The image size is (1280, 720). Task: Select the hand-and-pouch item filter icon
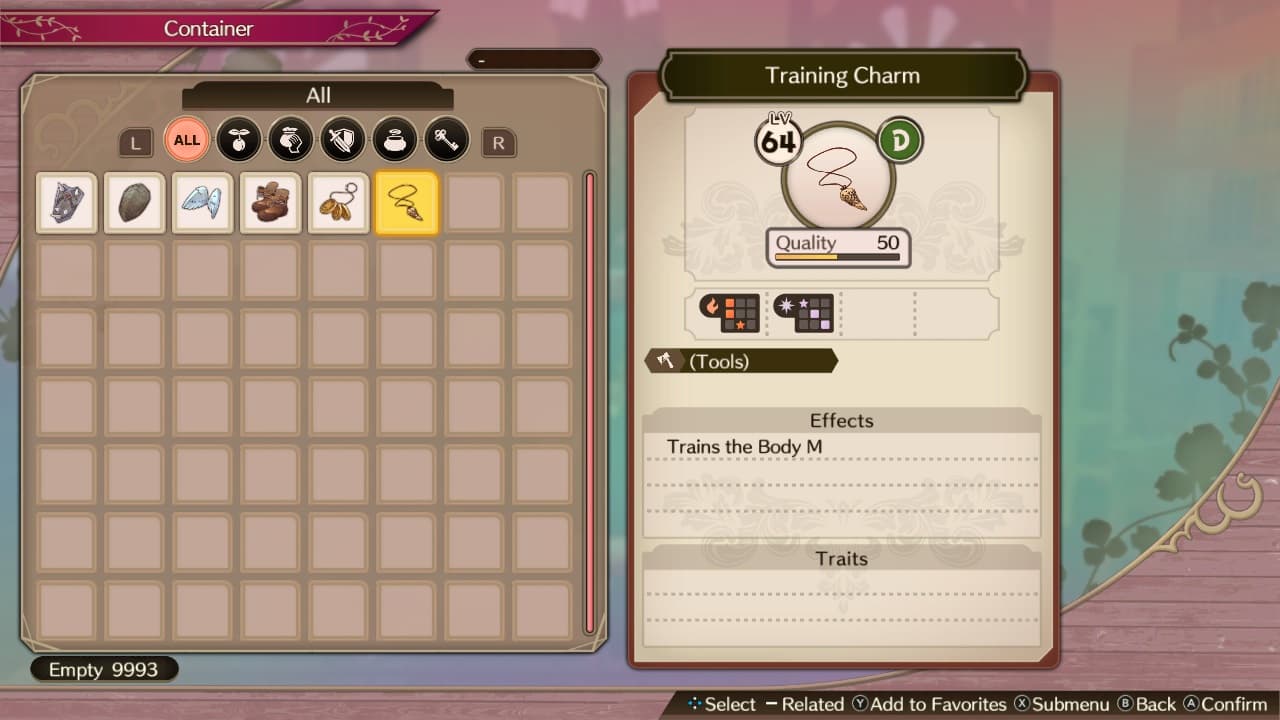pos(290,140)
